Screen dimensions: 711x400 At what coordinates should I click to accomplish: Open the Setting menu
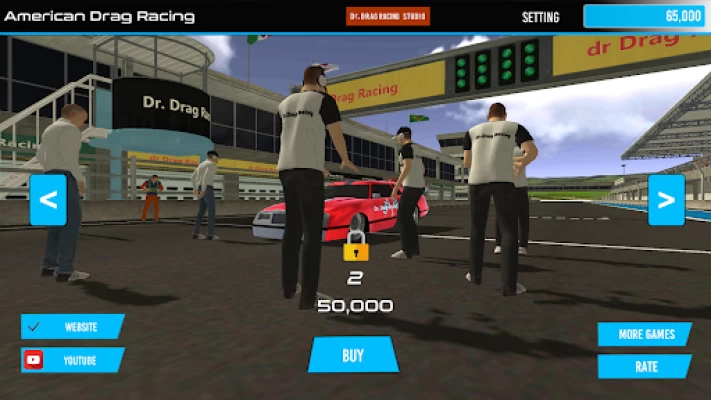pyautogui.click(x=541, y=17)
